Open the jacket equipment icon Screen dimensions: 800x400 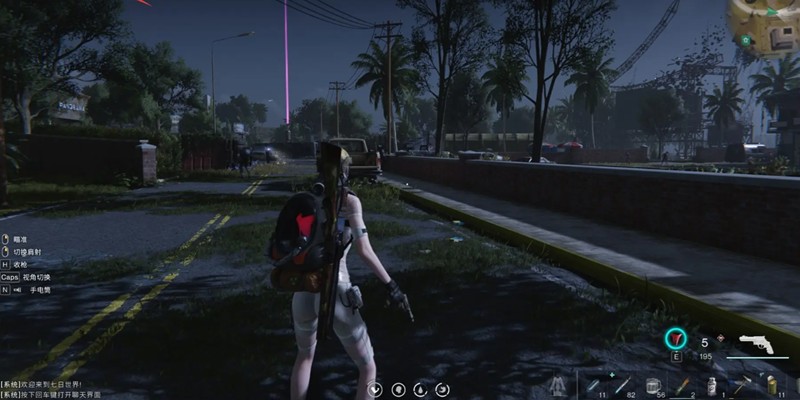(557, 385)
